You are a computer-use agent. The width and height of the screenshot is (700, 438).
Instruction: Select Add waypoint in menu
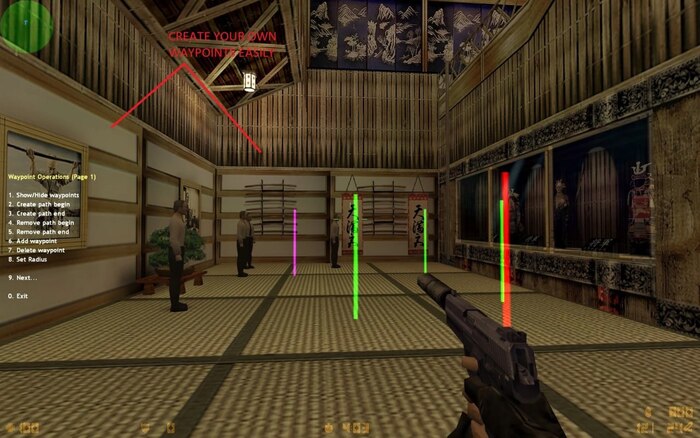[34, 241]
